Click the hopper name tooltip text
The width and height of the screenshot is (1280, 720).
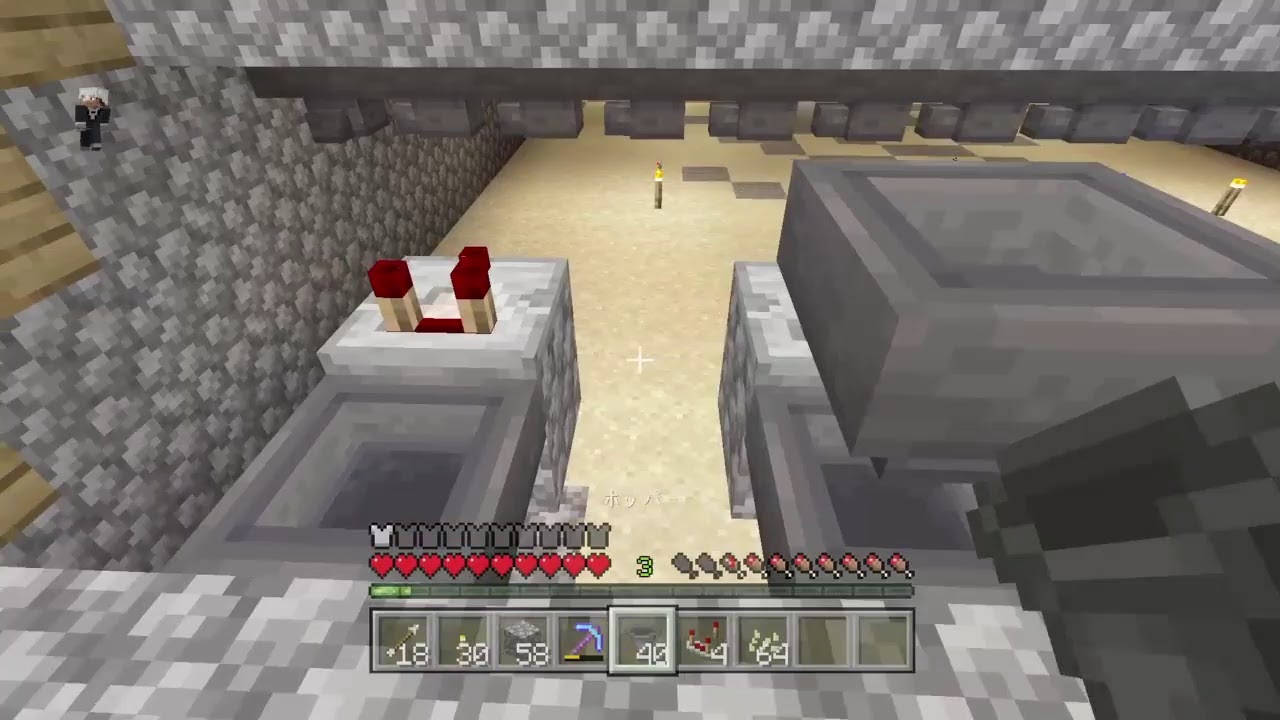pos(640,500)
